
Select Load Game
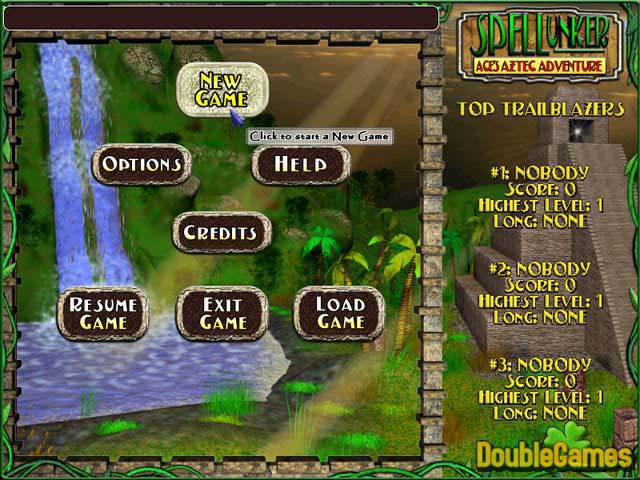(x=340, y=313)
